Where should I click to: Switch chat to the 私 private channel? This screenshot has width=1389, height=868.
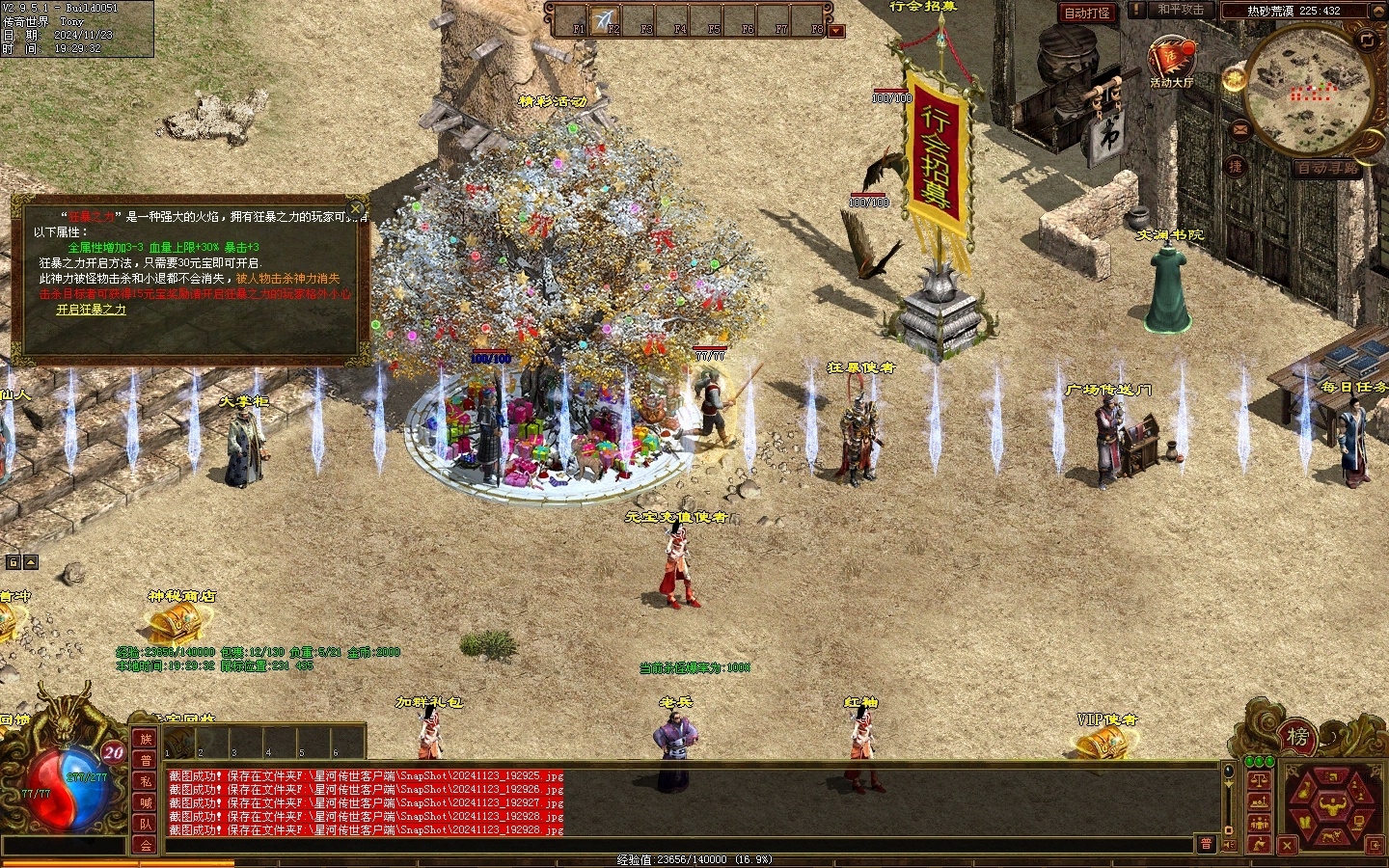pos(146,782)
